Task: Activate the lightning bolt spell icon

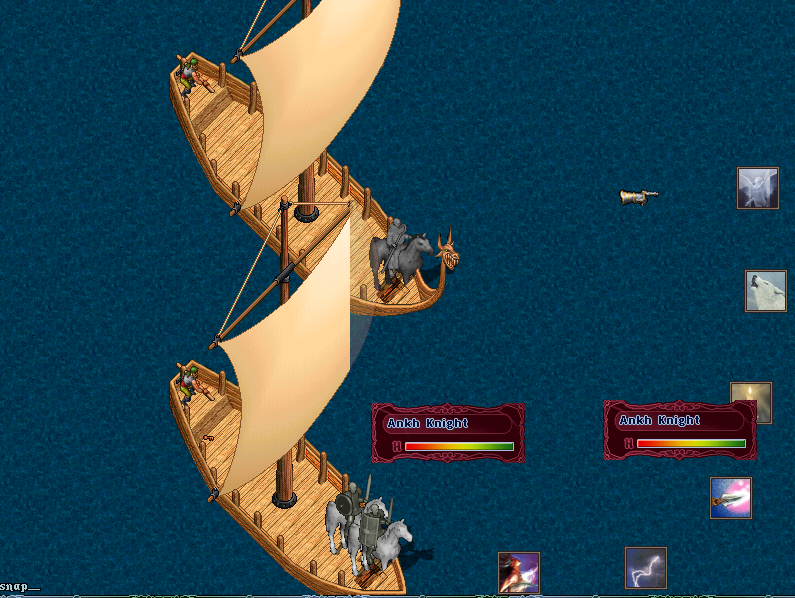Action: (645, 568)
